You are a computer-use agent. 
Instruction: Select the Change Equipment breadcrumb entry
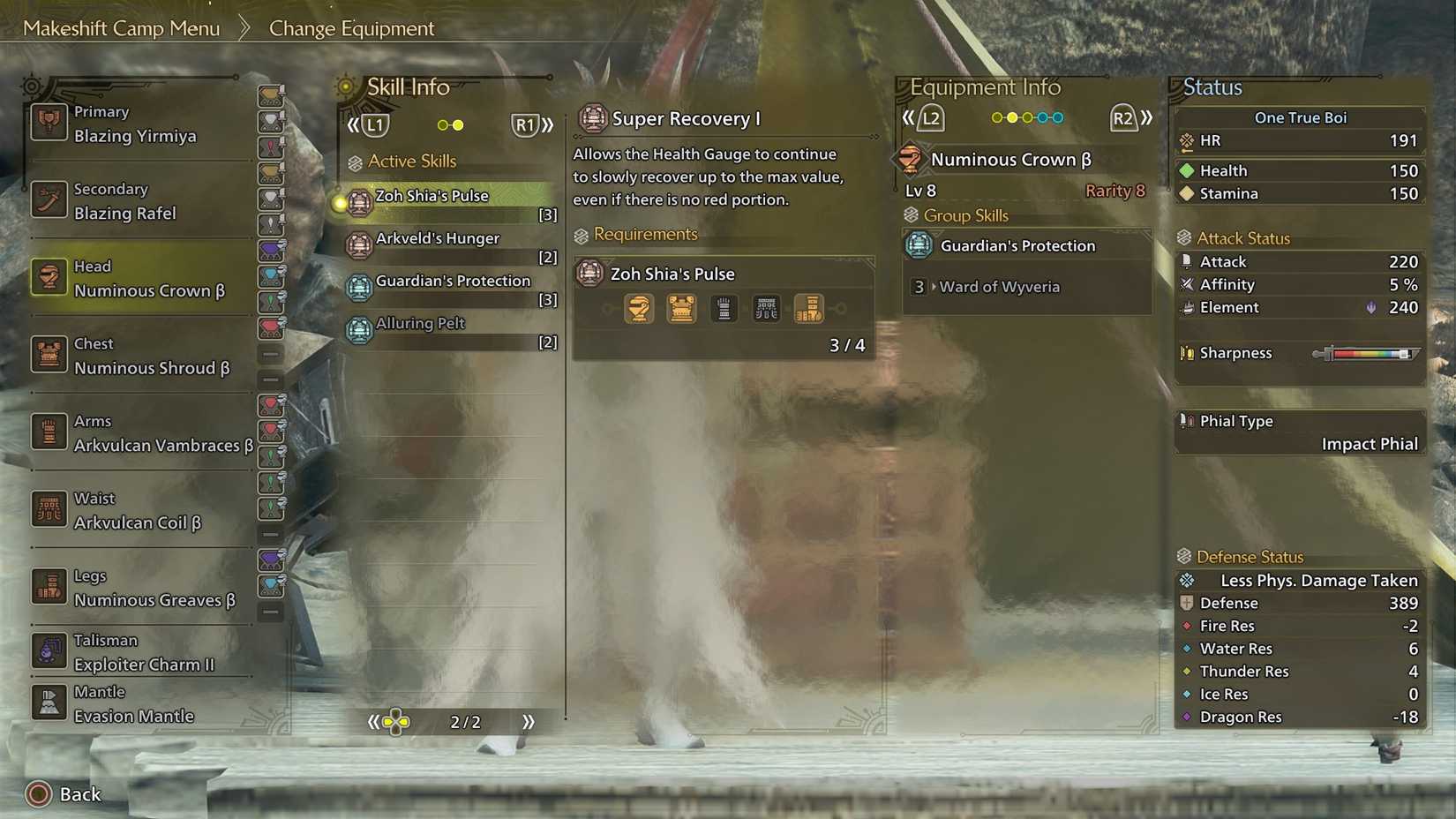click(x=350, y=27)
